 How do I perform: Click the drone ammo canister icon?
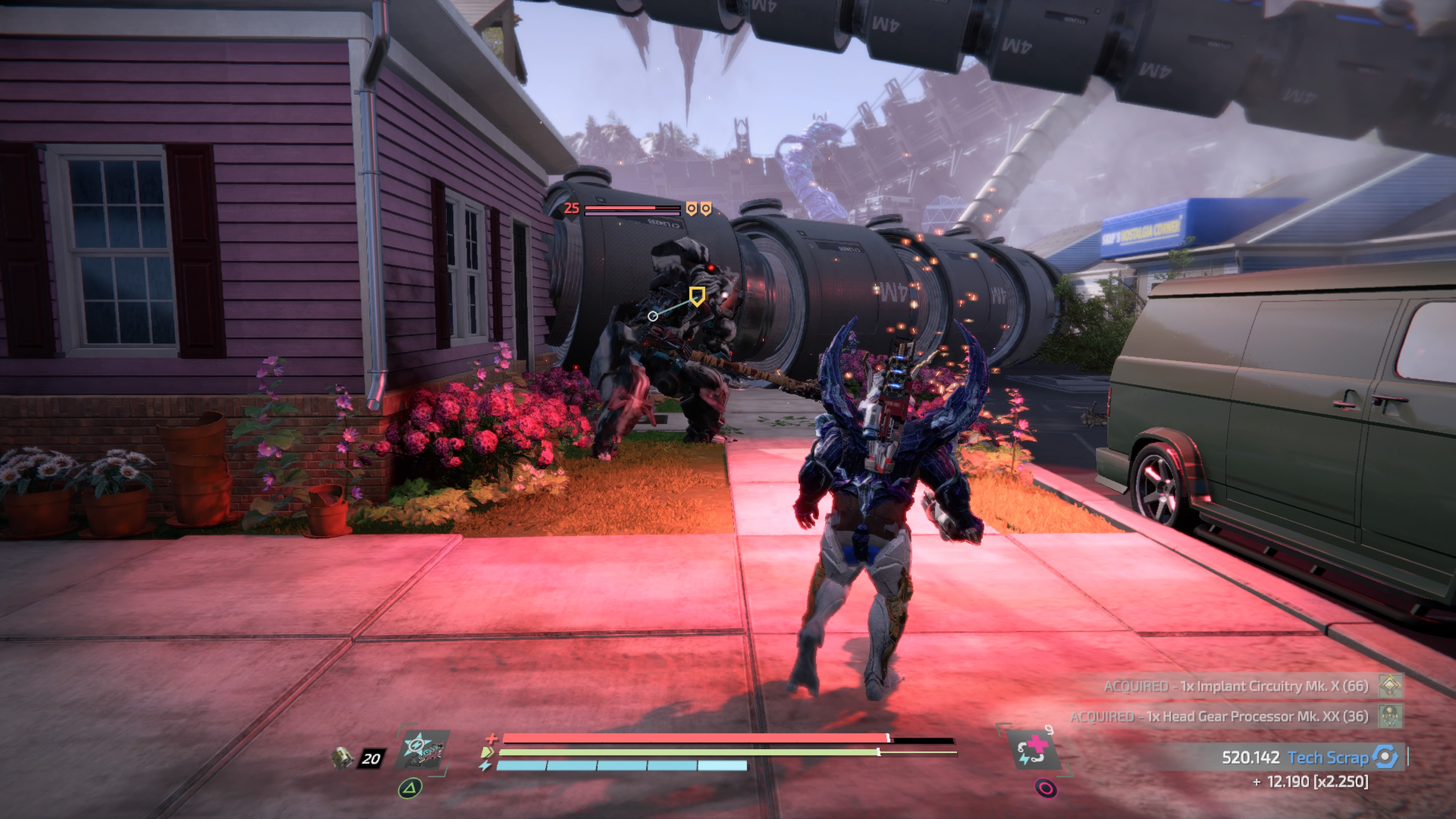[341, 758]
